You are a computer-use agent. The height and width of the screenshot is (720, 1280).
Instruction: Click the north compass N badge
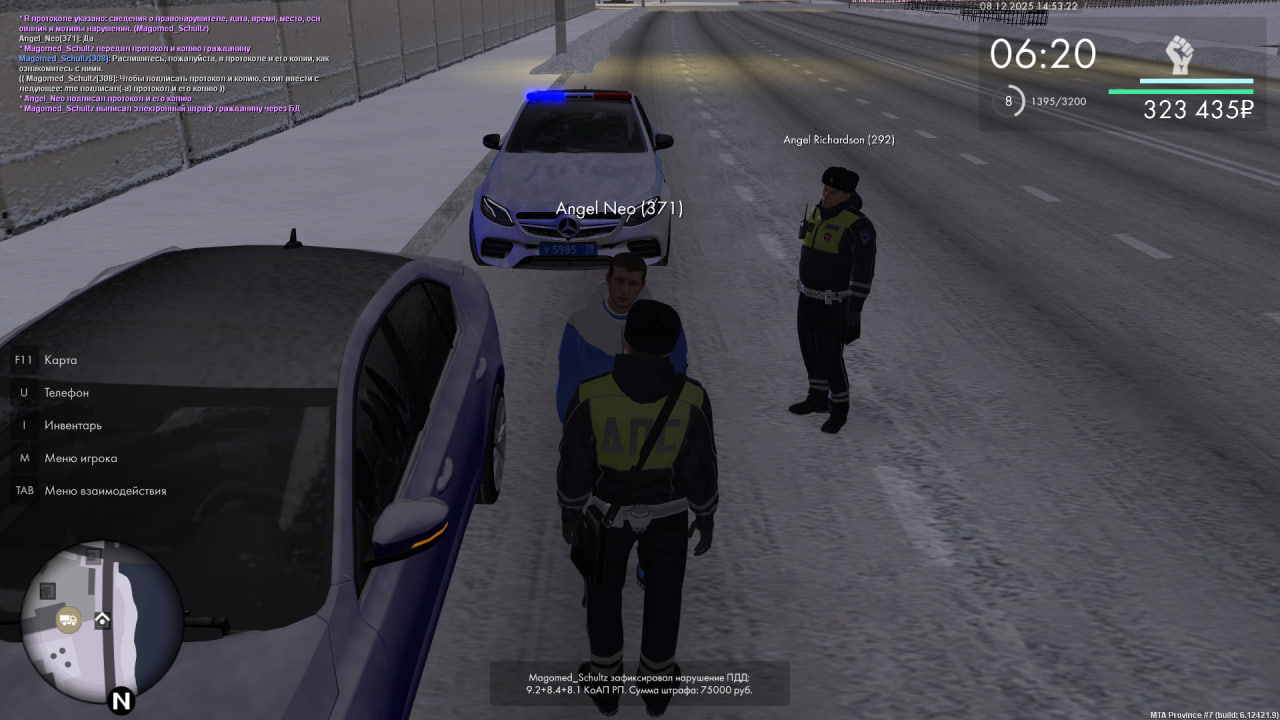[122, 699]
